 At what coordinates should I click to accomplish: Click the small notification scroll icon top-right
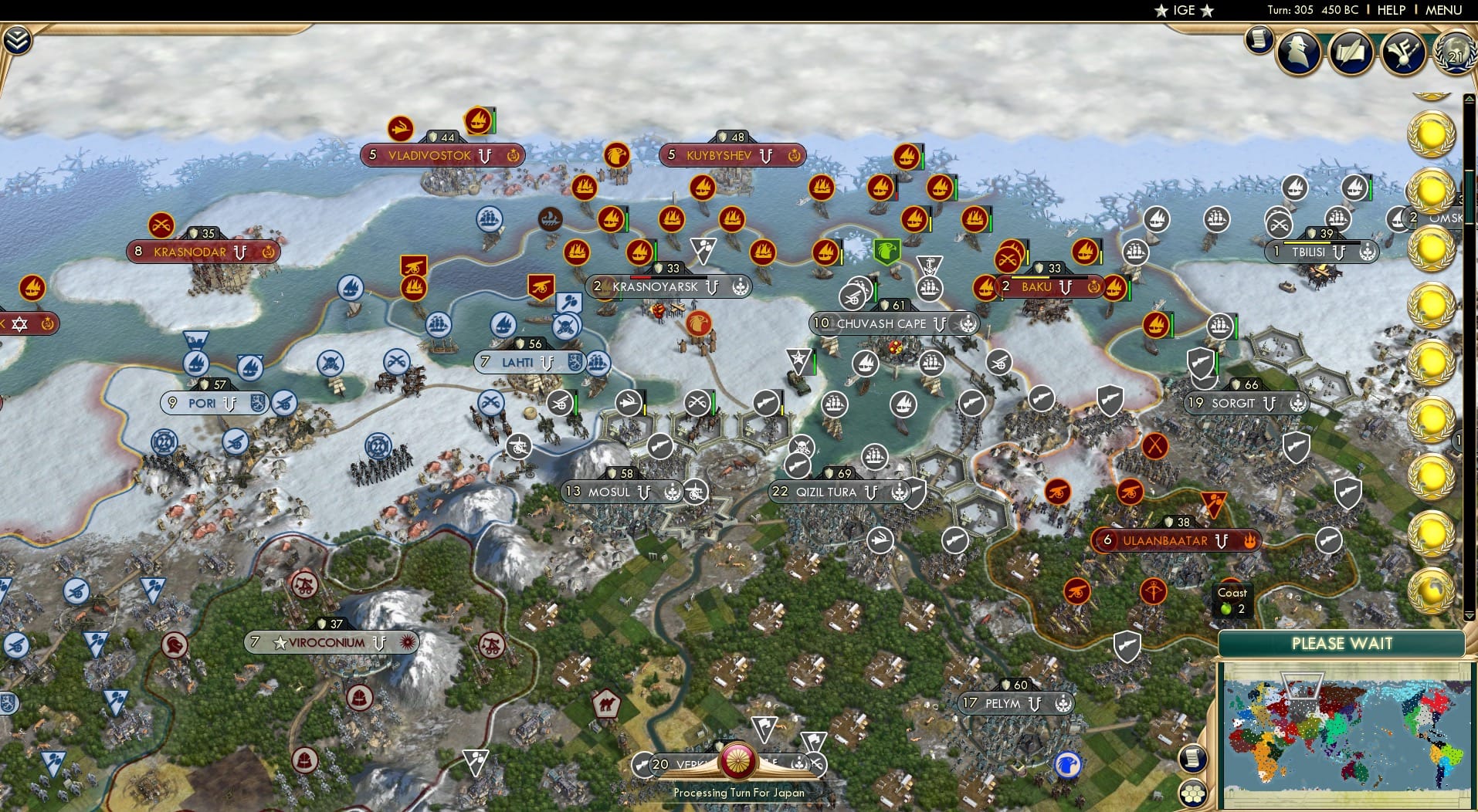pos(1259,39)
